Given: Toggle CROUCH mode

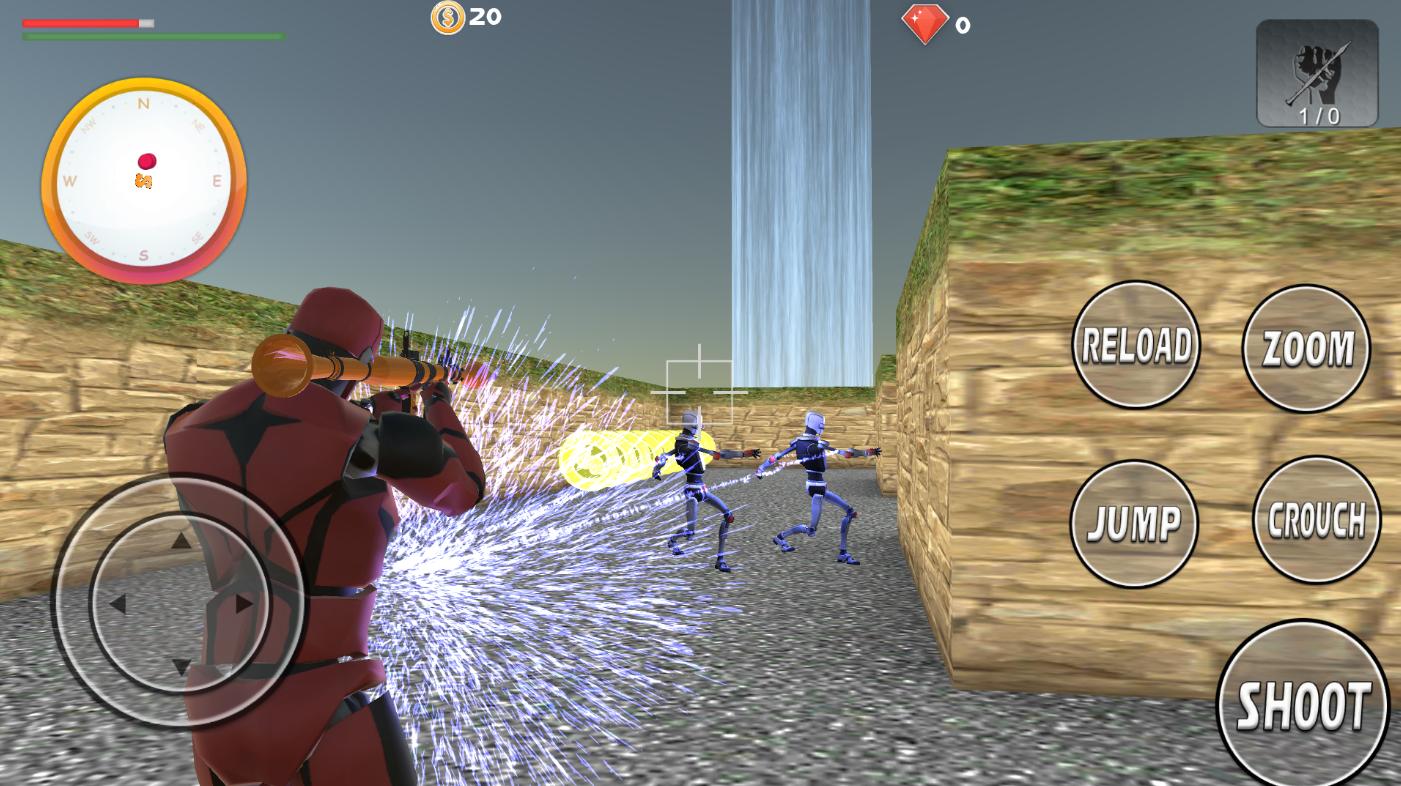Looking at the screenshot, I should [x=1316, y=518].
